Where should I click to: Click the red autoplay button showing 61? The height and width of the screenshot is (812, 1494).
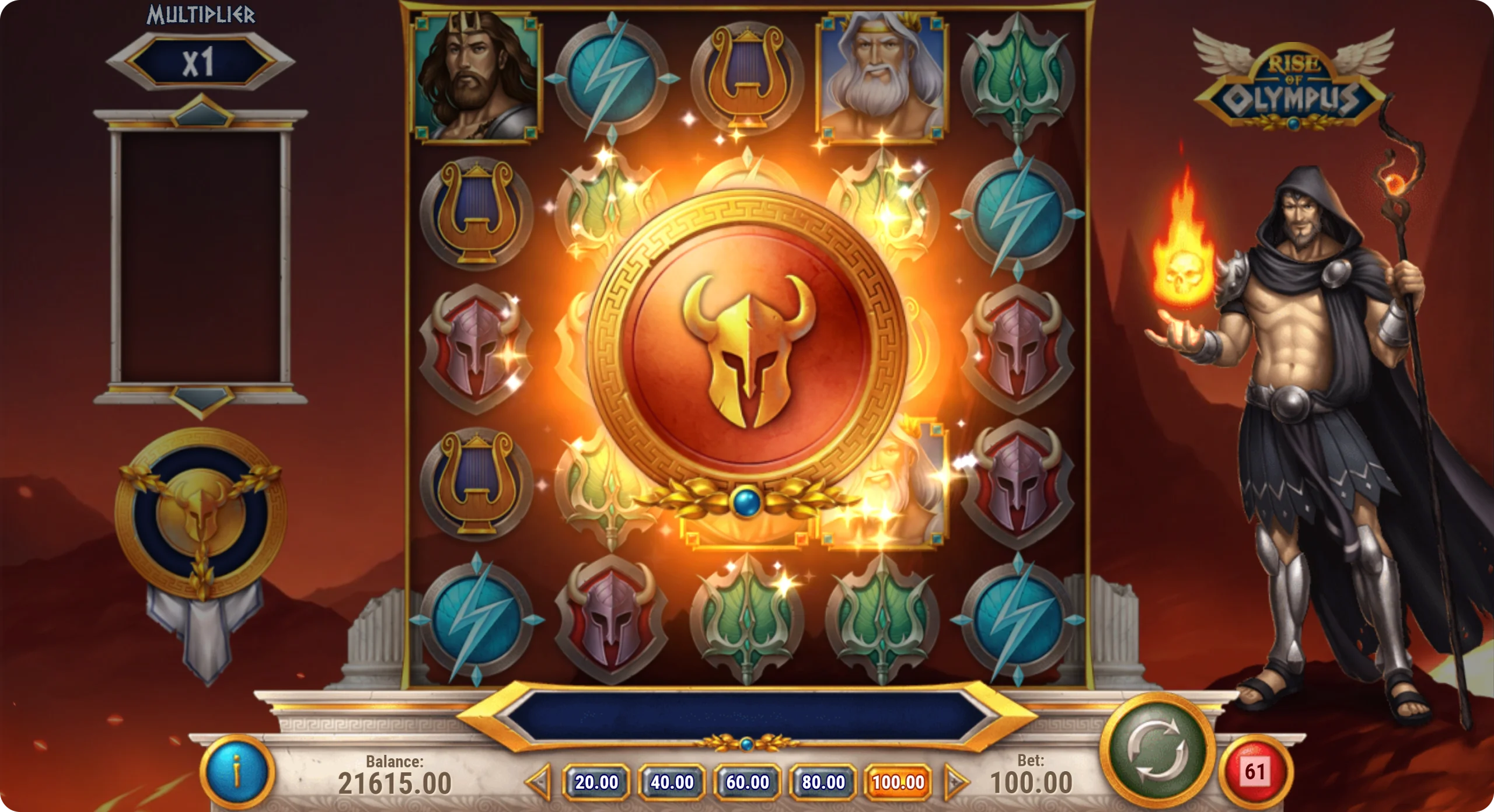(1255, 772)
